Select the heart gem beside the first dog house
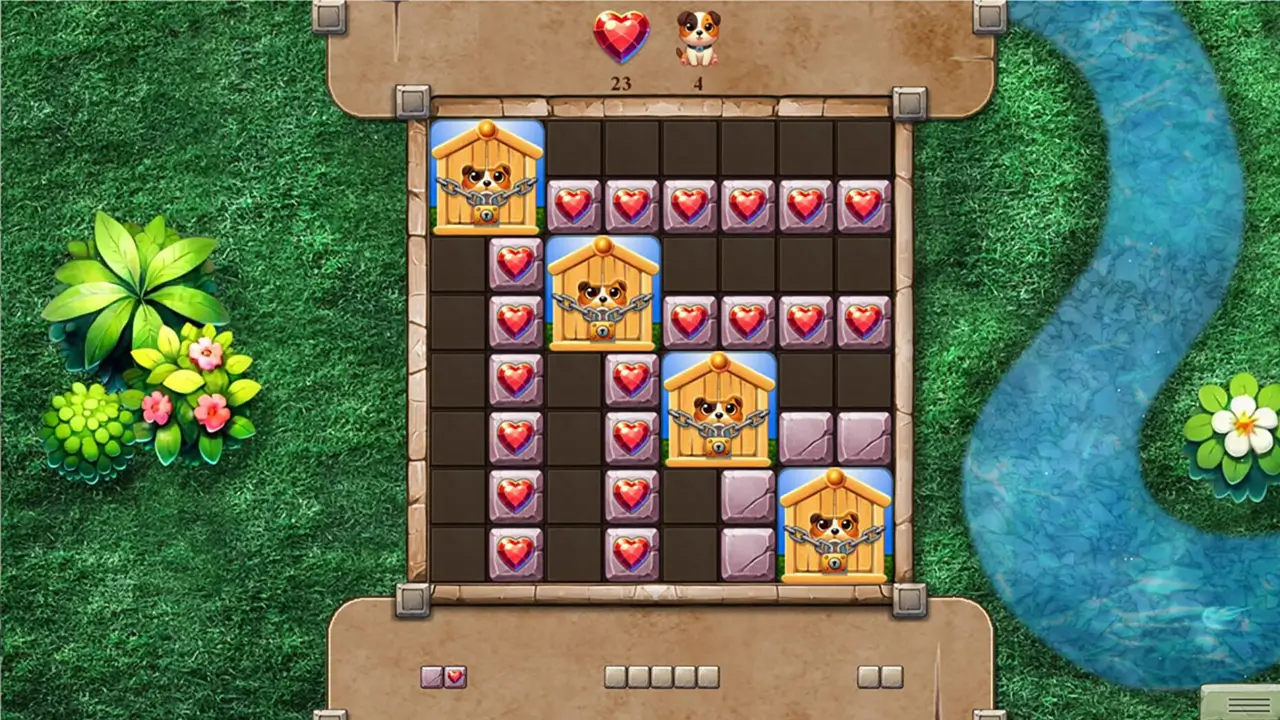The image size is (1280, 720). (x=573, y=205)
